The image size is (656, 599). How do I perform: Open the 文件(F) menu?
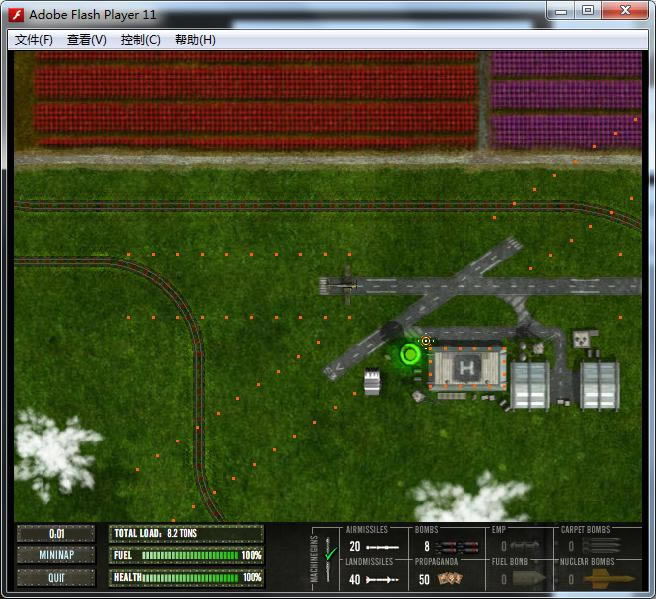point(34,40)
